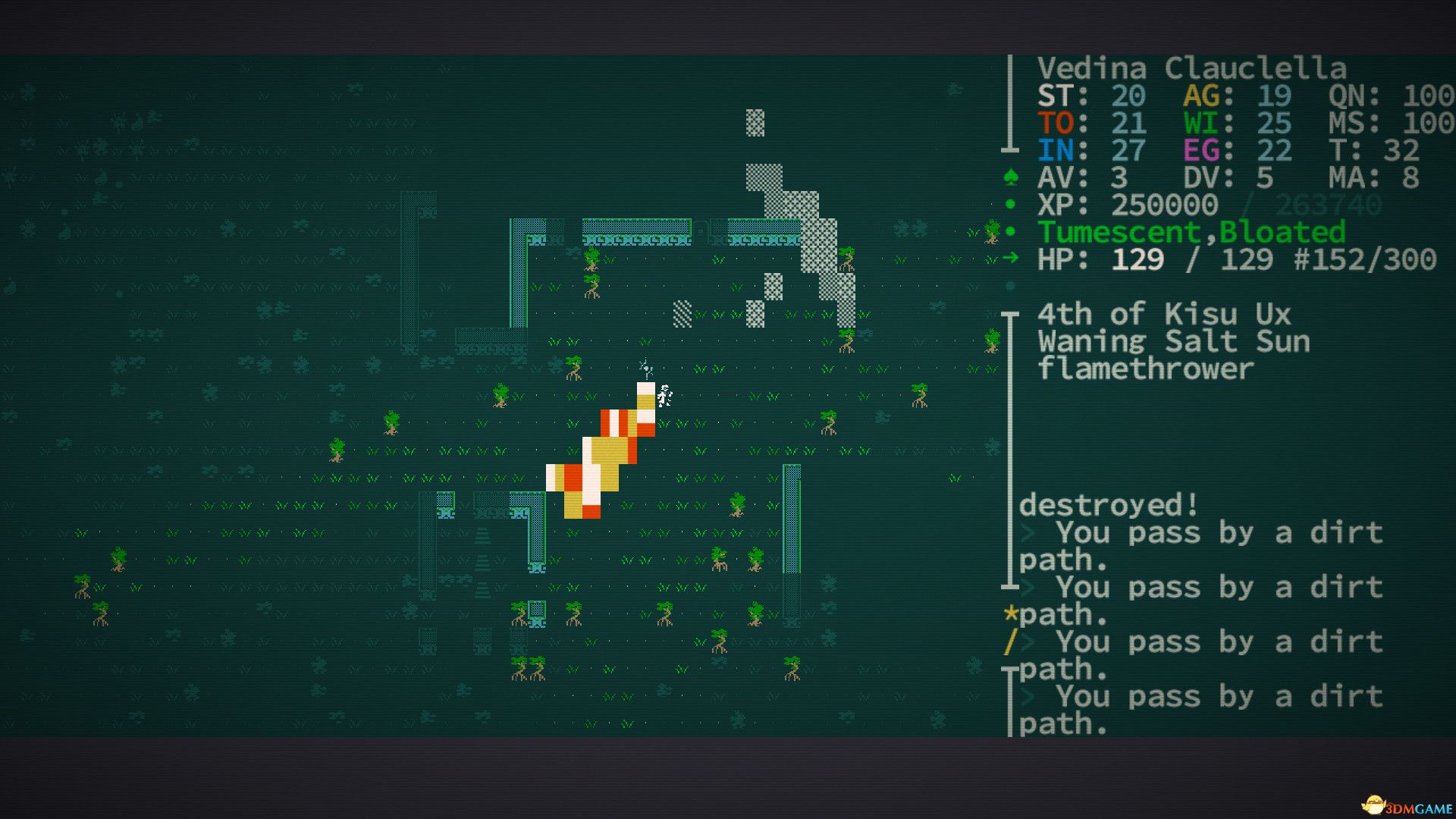Click the character name Vedina Clauclella
The width and height of the screenshot is (1456, 819).
[x=1192, y=68]
